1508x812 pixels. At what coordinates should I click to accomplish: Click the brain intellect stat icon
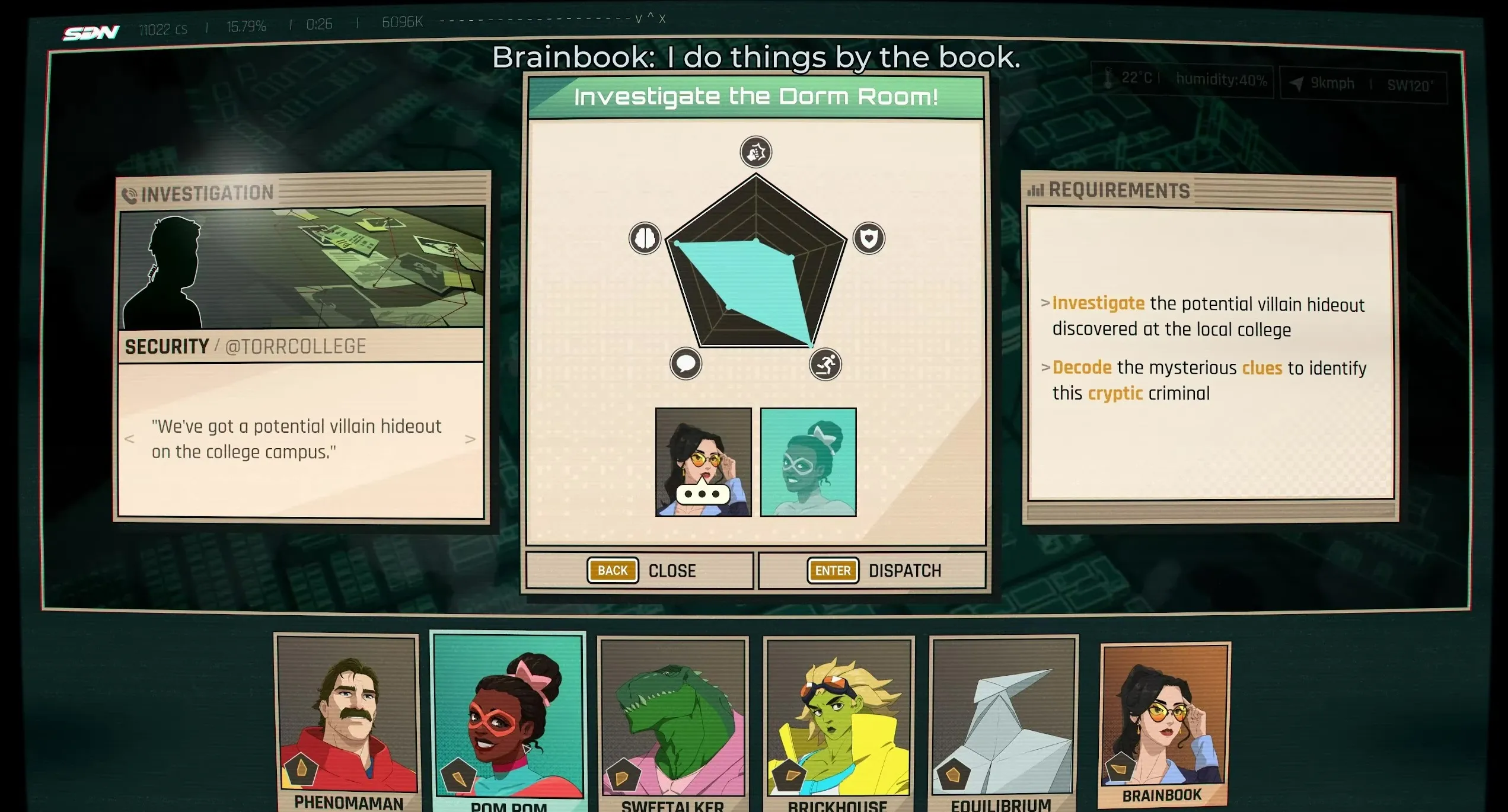point(645,238)
